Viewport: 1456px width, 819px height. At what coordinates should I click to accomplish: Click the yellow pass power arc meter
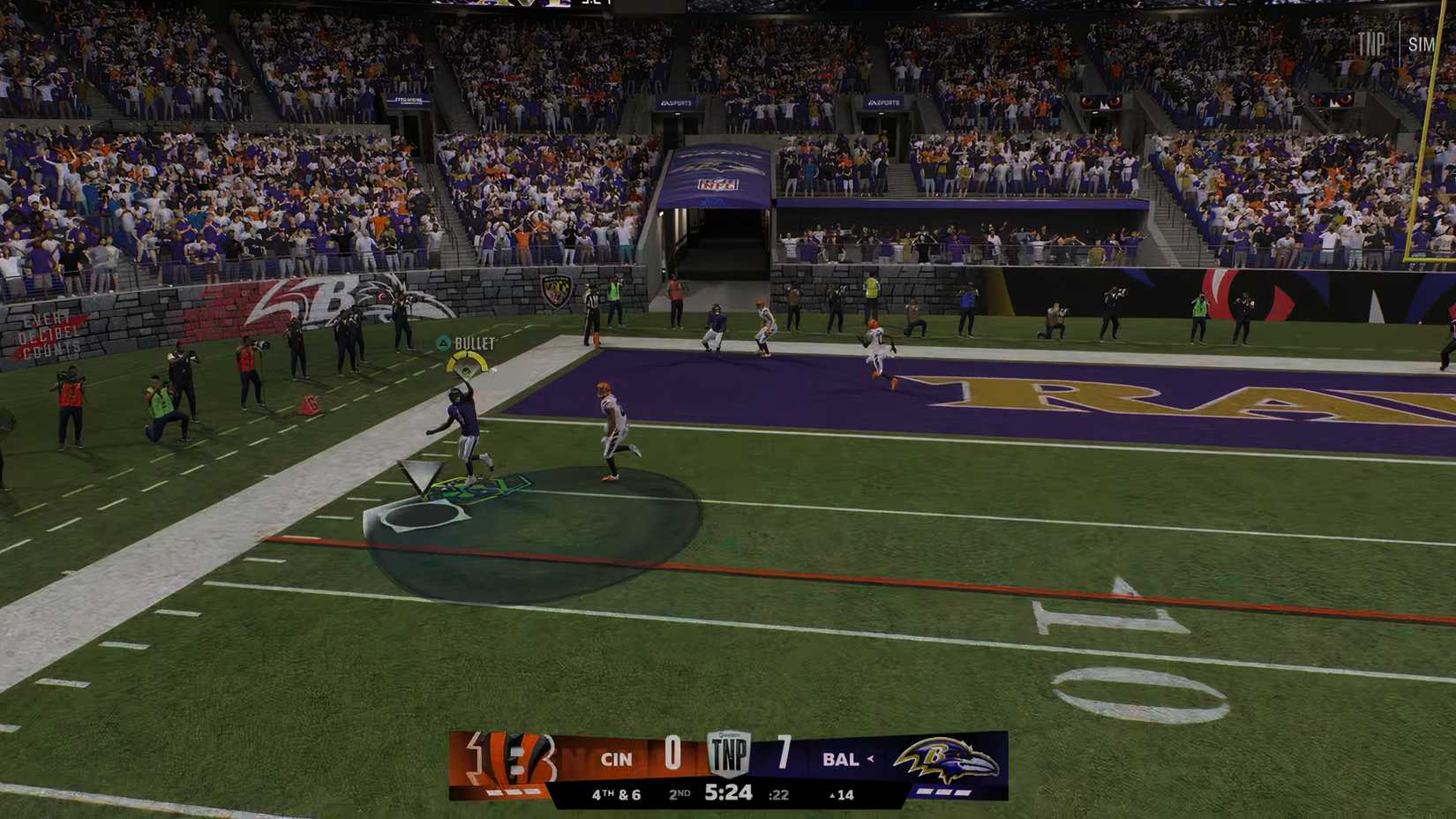tap(468, 364)
